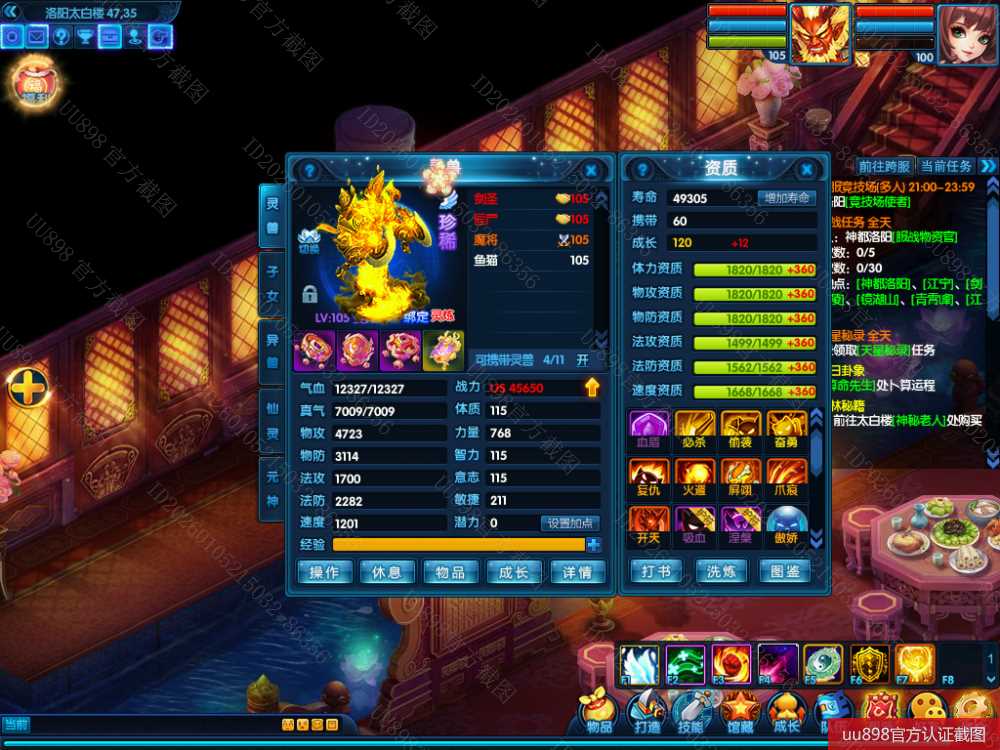
Task: Activate the F3 flaming fist skill
Action: [x=731, y=664]
